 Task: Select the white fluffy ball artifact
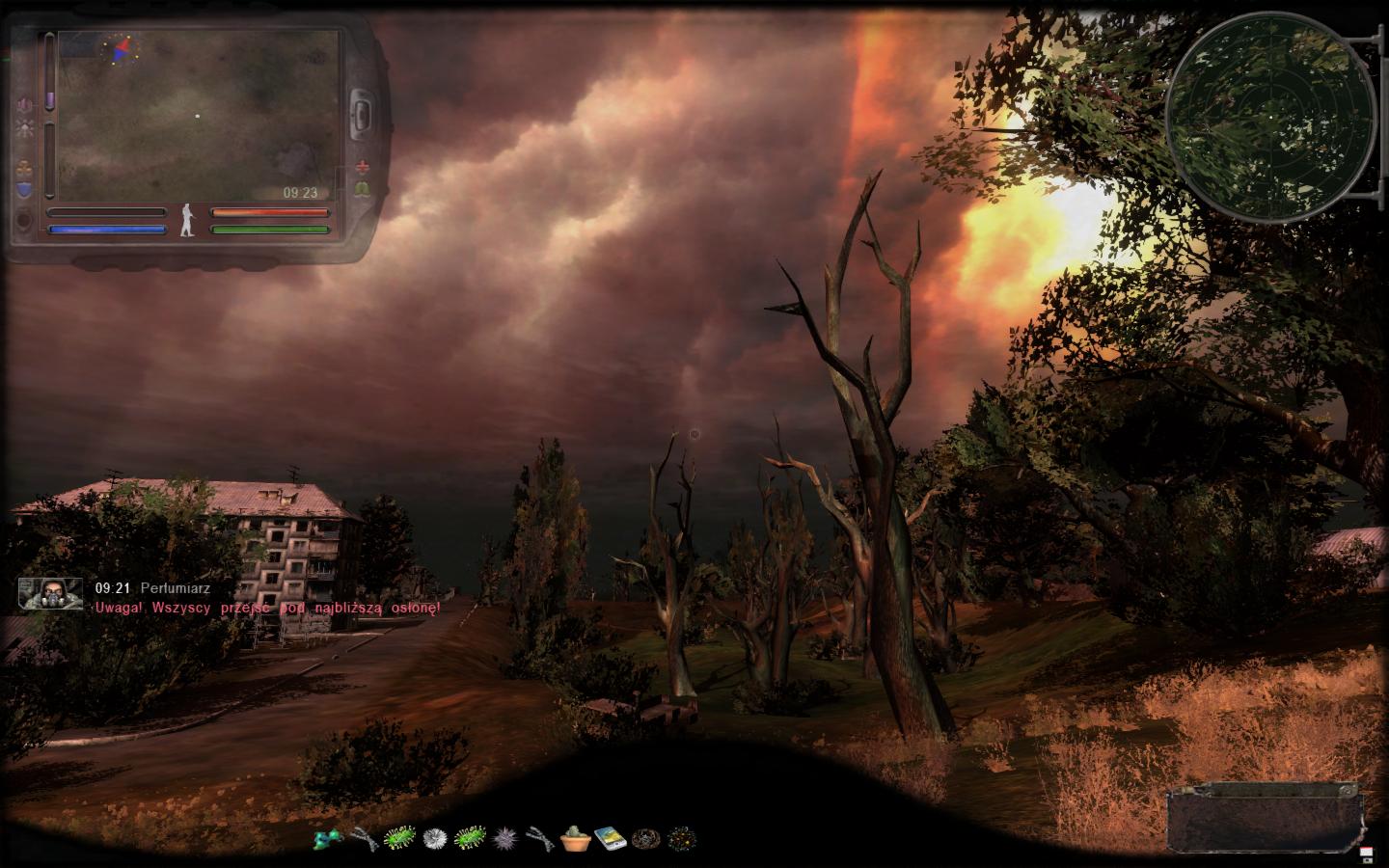click(436, 838)
